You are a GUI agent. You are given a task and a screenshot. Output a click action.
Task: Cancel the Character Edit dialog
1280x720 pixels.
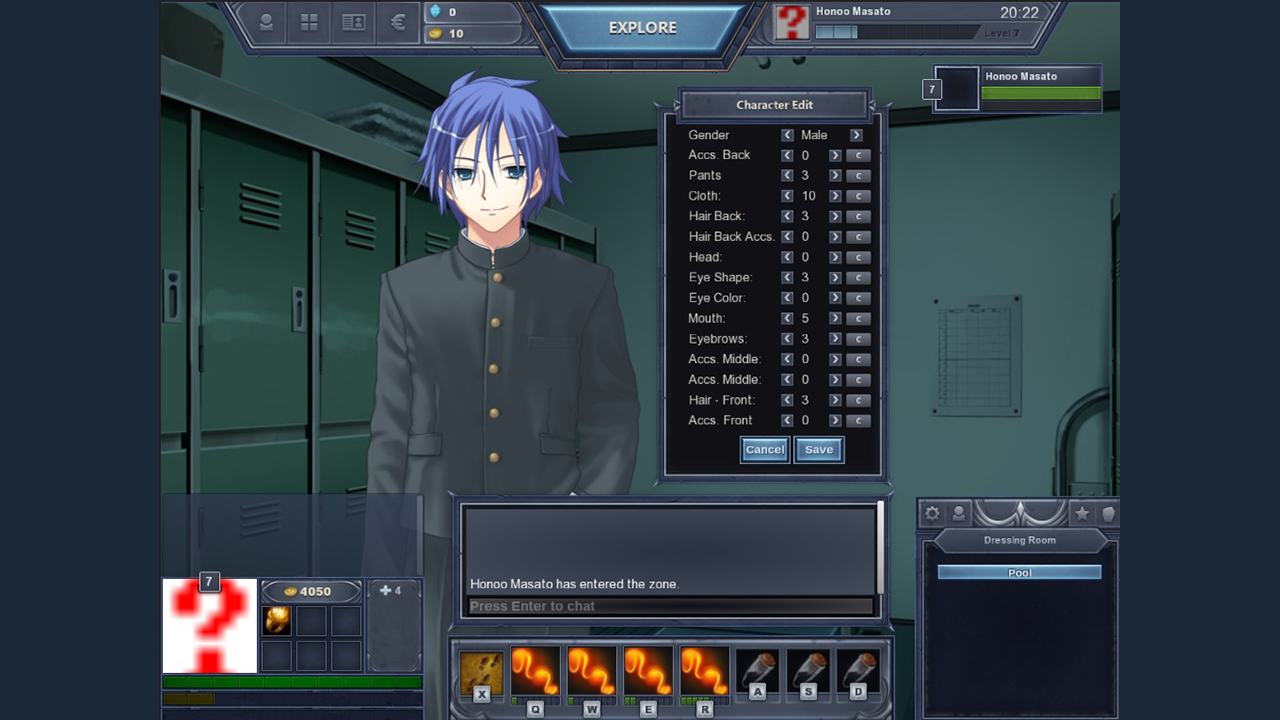(x=765, y=450)
